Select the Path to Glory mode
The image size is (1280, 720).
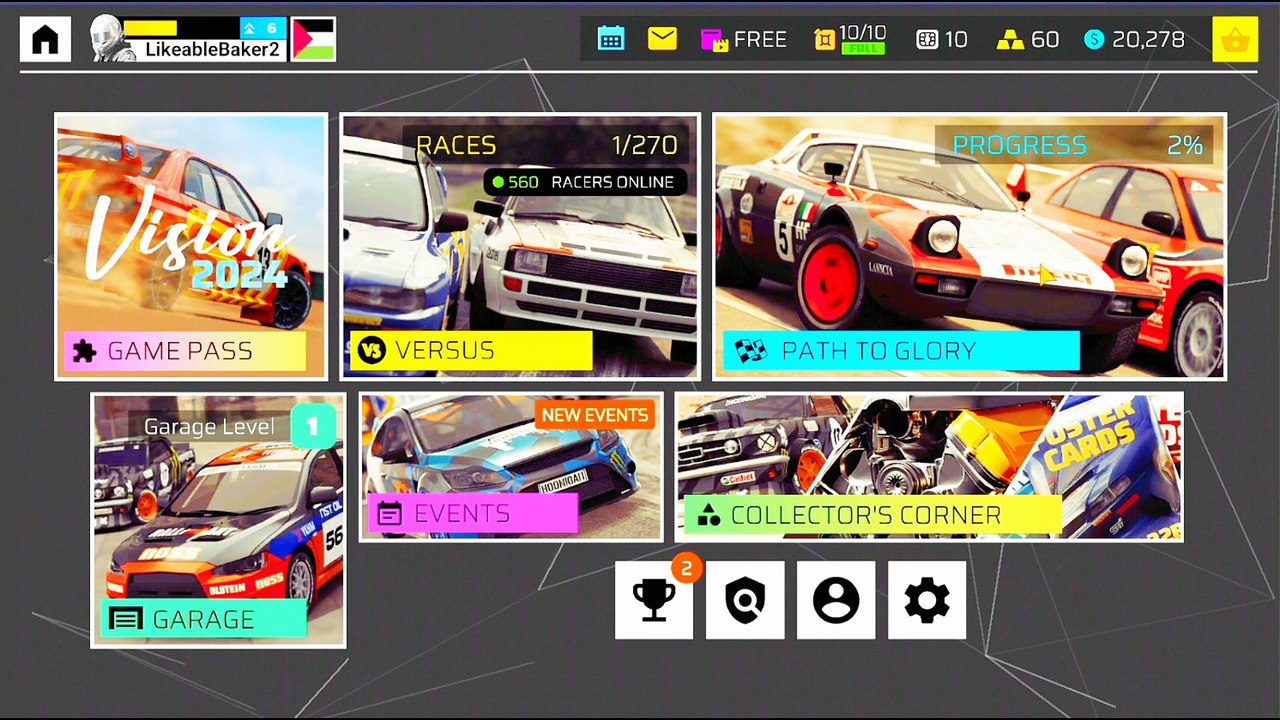(x=969, y=246)
